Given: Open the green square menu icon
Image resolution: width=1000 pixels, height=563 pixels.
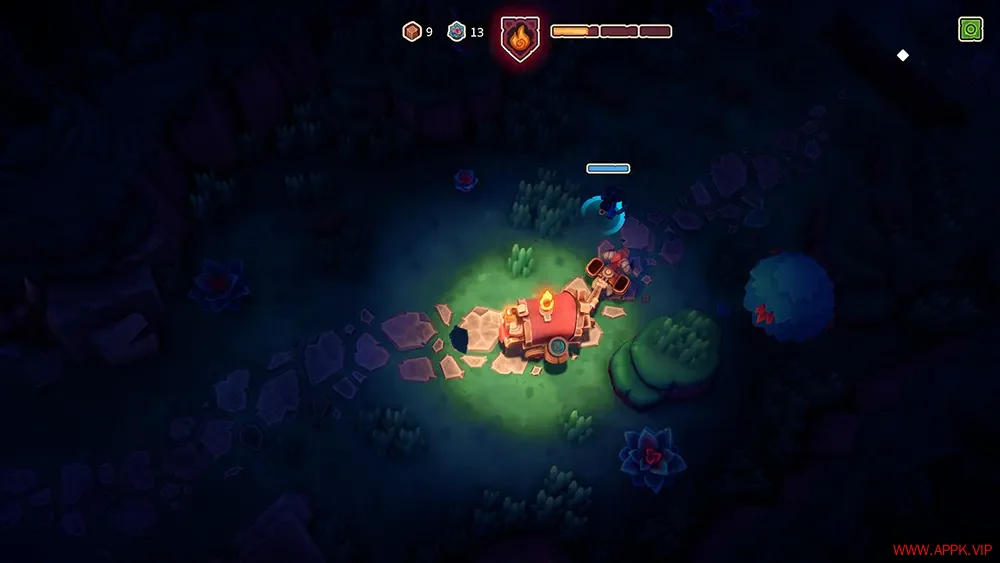Looking at the screenshot, I should click(x=970, y=30).
